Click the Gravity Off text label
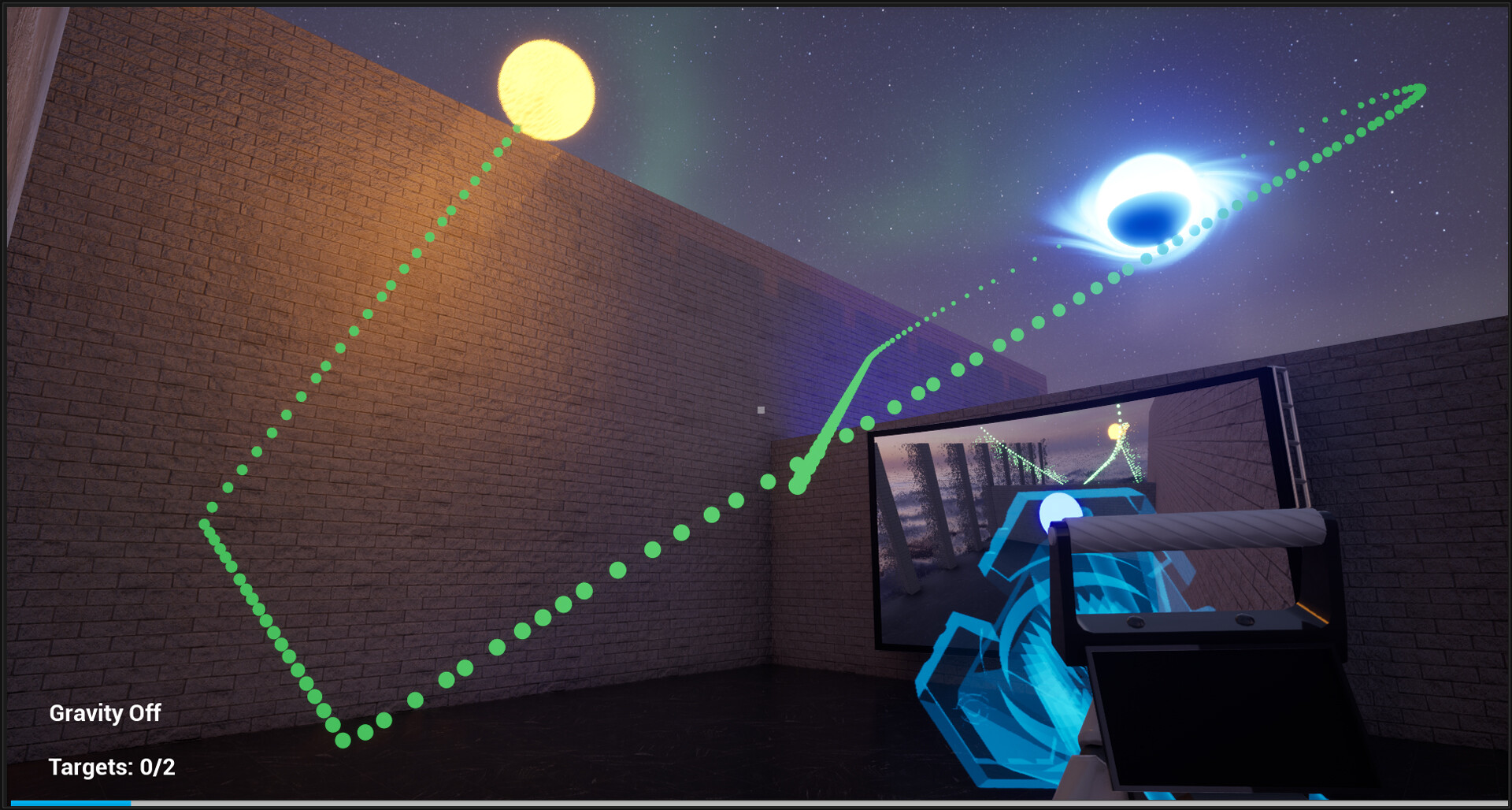This screenshot has width=1512, height=810. point(106,714)
